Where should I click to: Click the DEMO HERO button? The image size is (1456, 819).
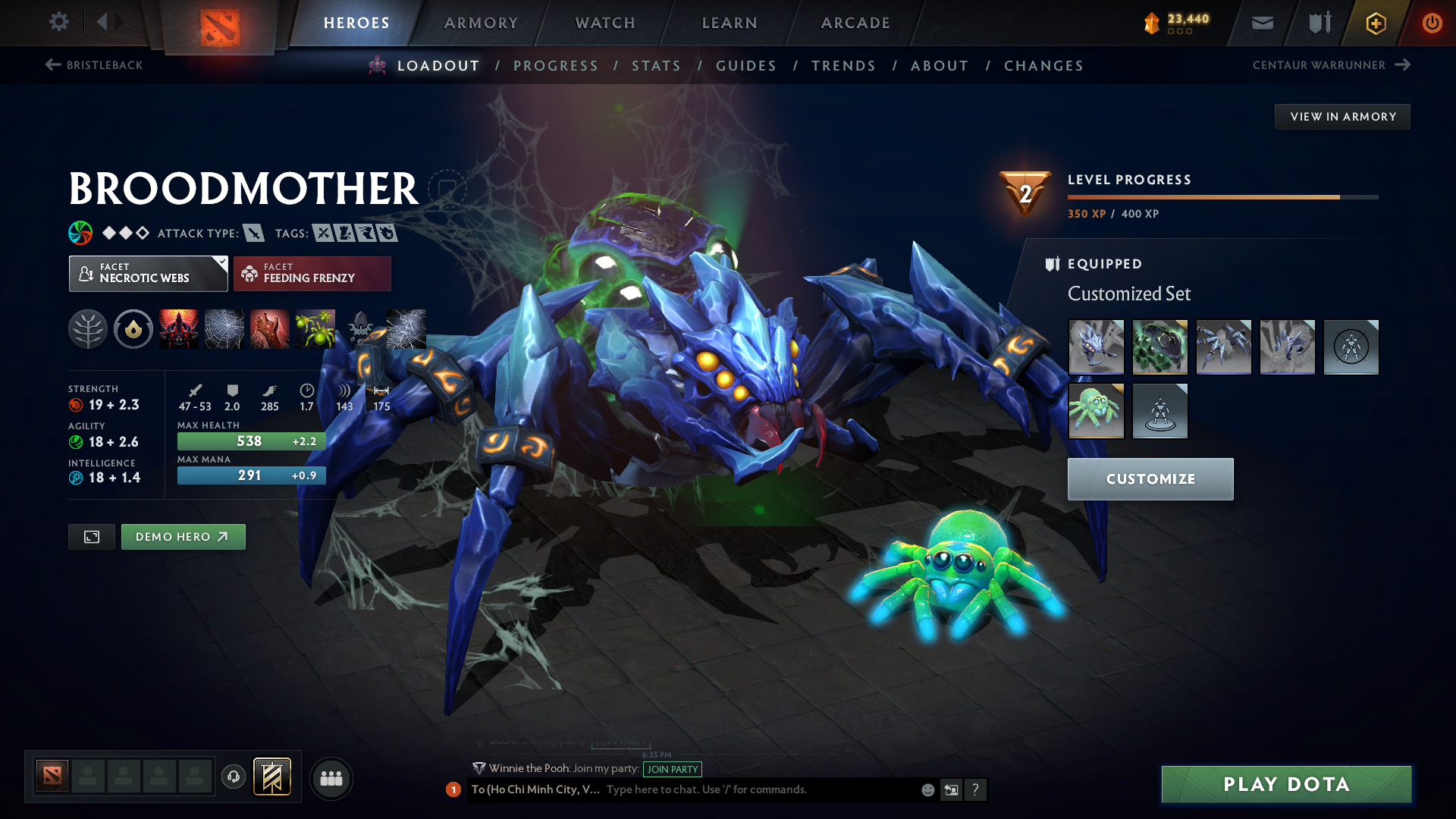click(x=183, y=536)
